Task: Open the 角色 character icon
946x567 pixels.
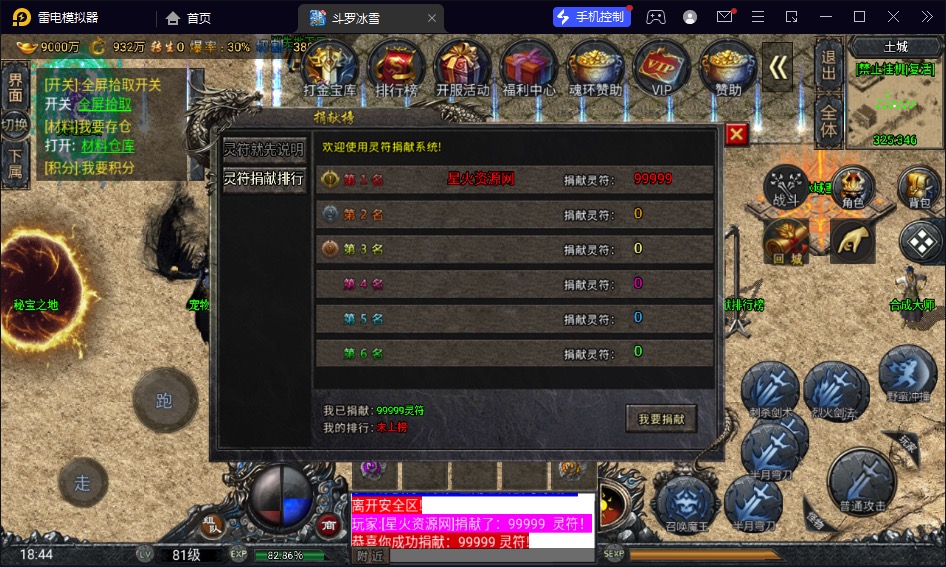Action: click(852, 188)
